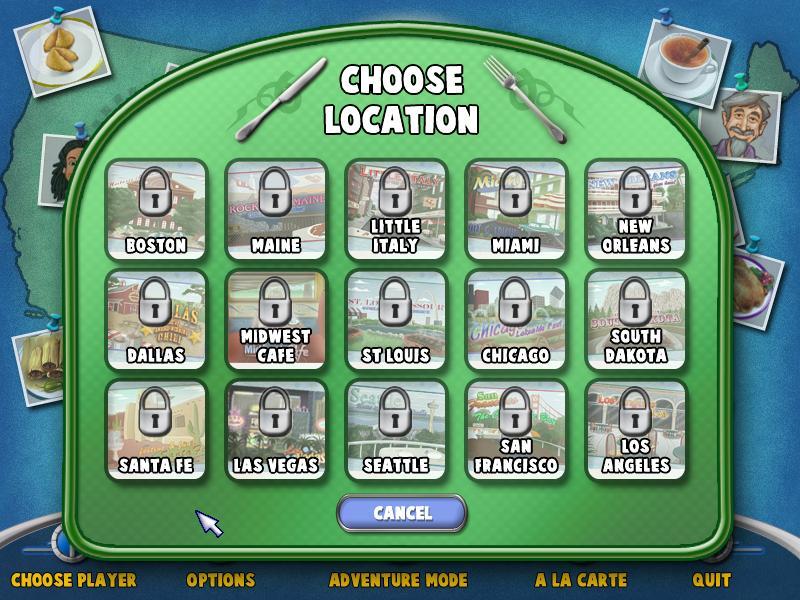Cancel the location selection

coord(402,513)
